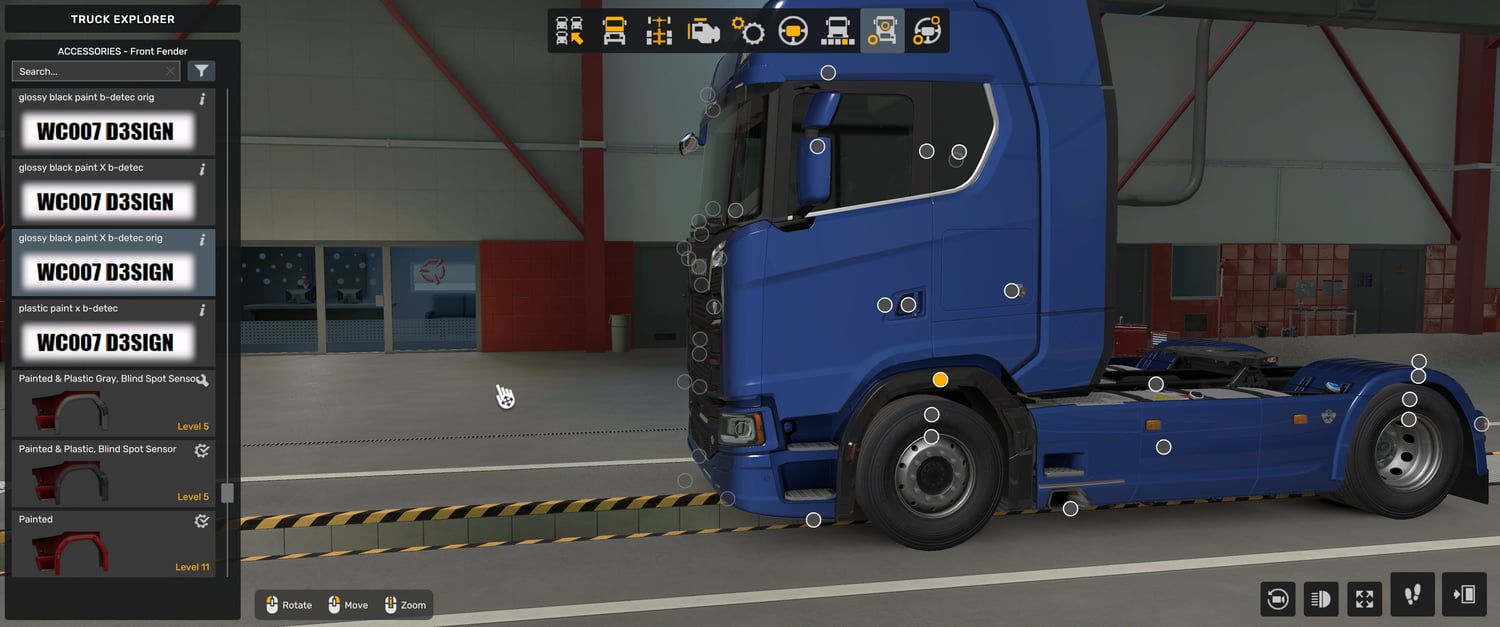Switch to the engine category icon
1500x627 pixels.
704,31
